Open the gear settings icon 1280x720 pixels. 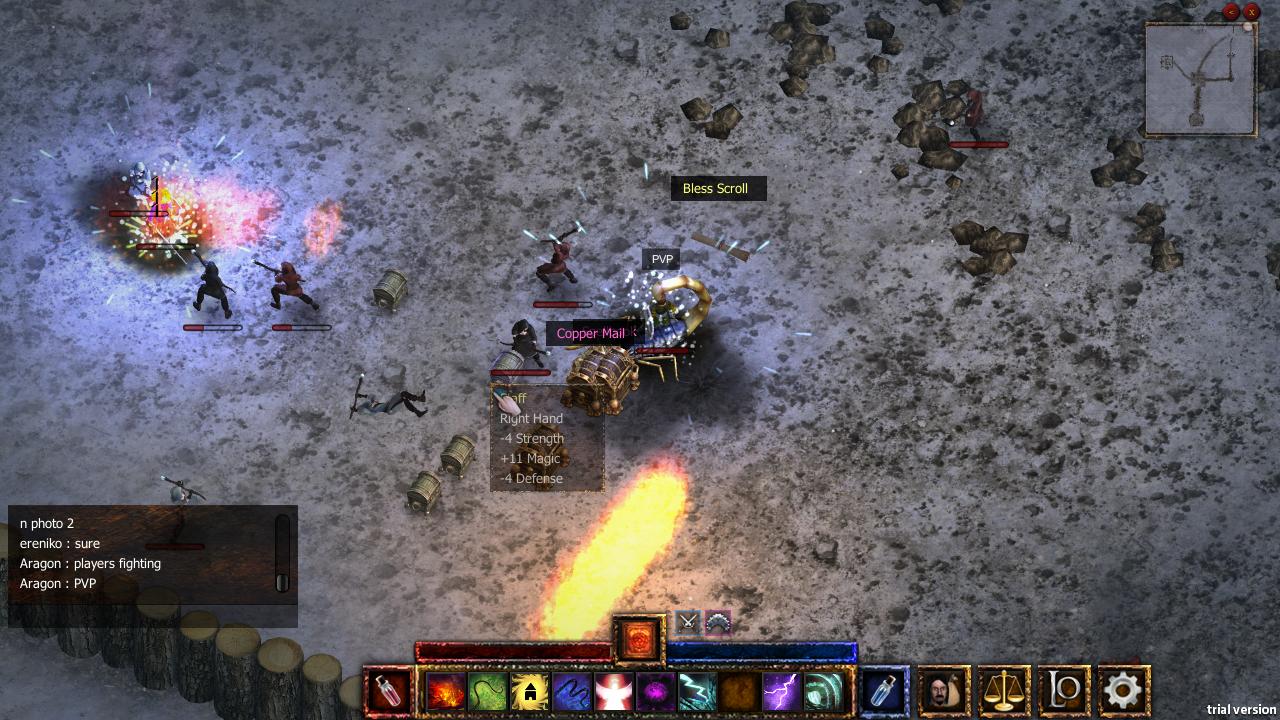click(1123, 689)
